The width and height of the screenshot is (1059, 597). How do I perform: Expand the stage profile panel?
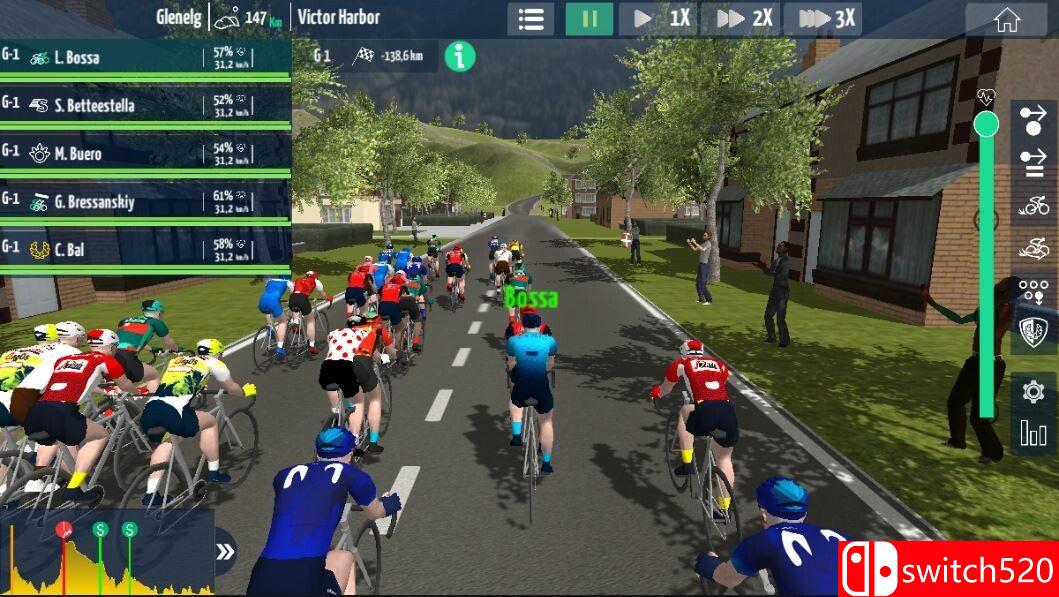pyautogui.click(x=226, y=552)
